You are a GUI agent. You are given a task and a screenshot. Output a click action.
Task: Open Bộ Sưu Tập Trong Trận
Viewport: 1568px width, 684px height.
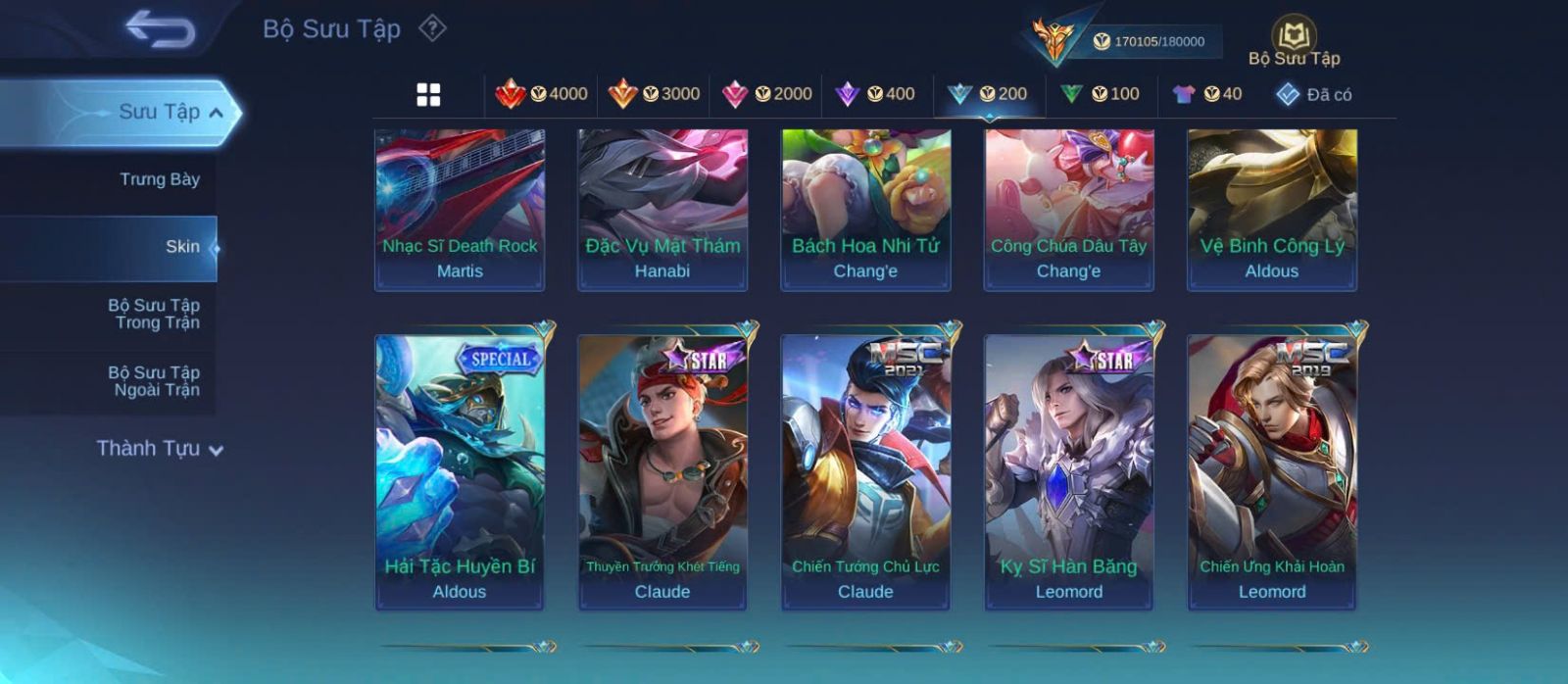(154, 314)
